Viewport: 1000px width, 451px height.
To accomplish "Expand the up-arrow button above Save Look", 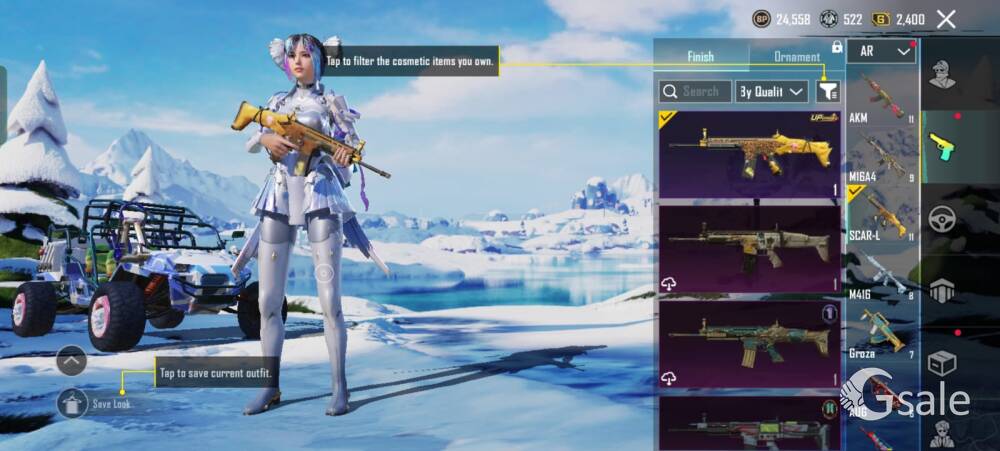I will click(71, 360).
